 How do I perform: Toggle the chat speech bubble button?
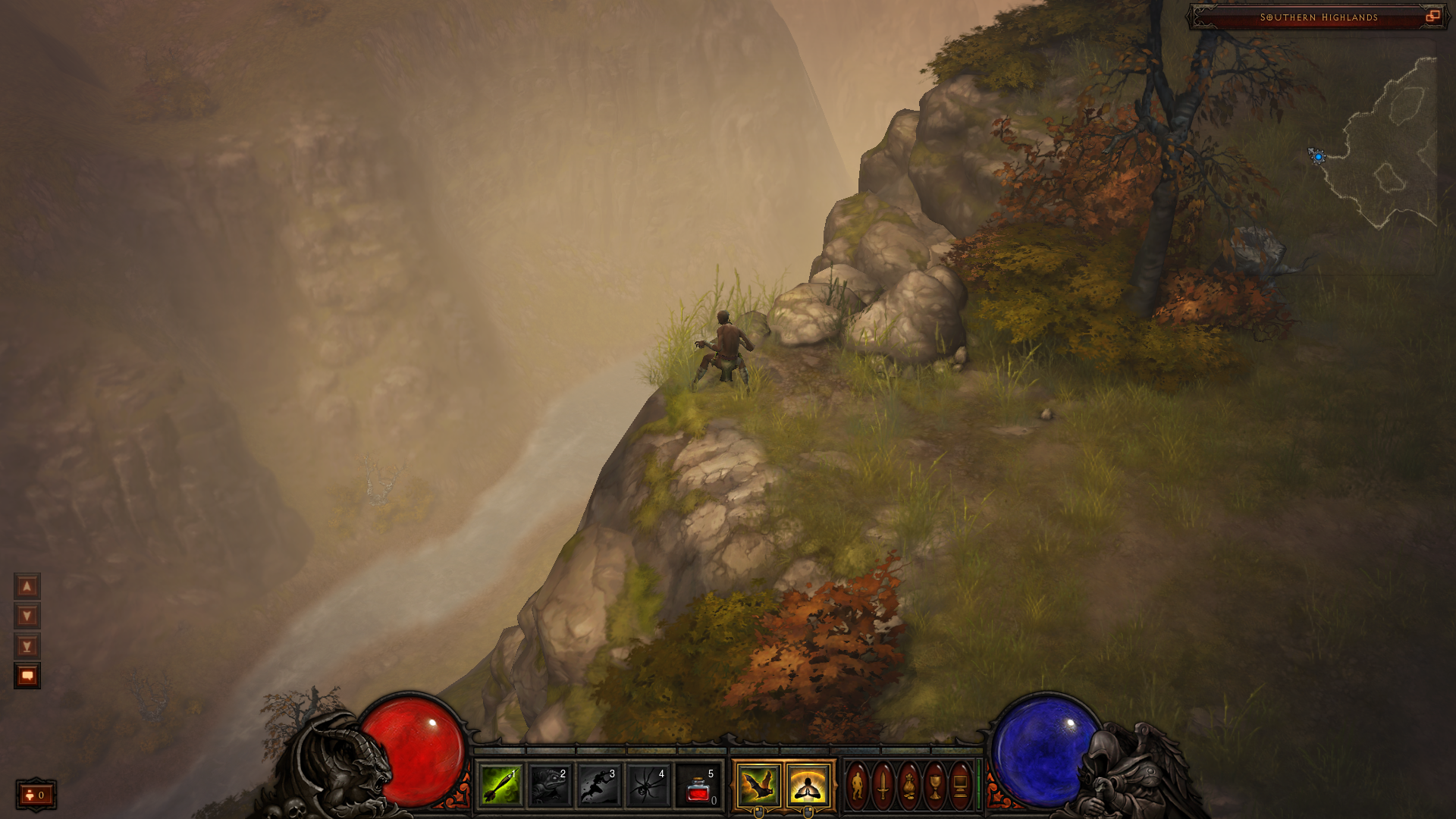27,676
